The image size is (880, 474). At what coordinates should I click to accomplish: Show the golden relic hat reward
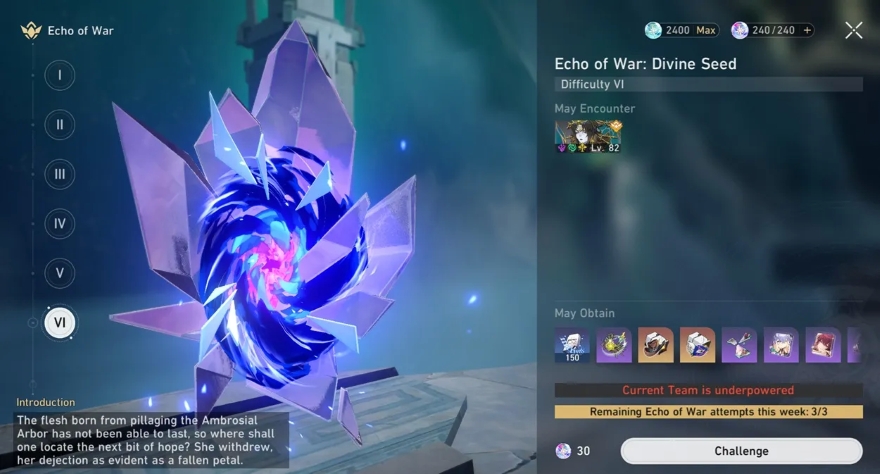[656, 345]
